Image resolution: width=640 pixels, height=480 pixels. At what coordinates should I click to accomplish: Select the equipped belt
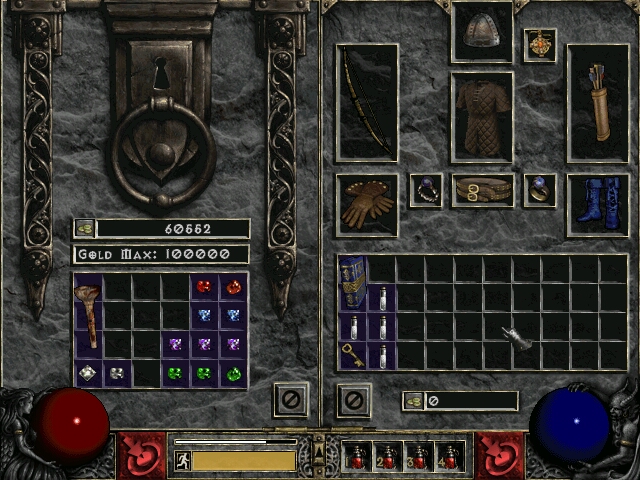[482, 190]
